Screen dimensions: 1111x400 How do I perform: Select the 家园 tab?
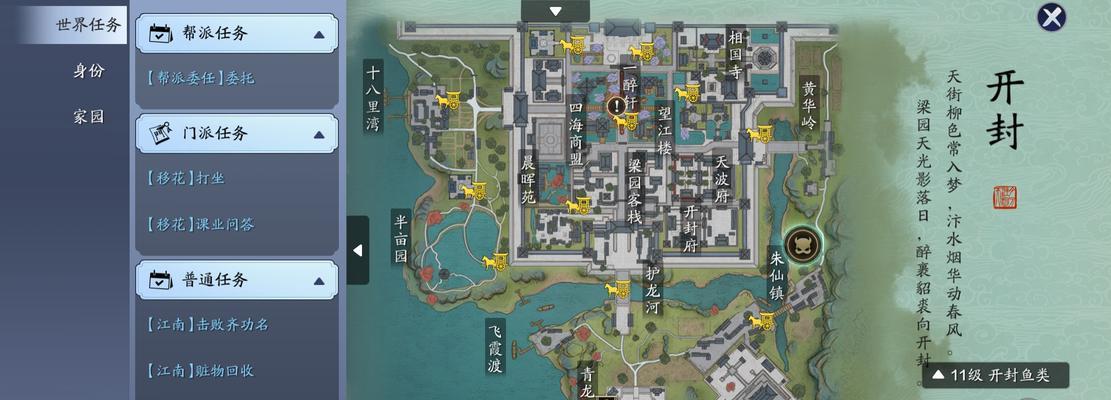88,116
